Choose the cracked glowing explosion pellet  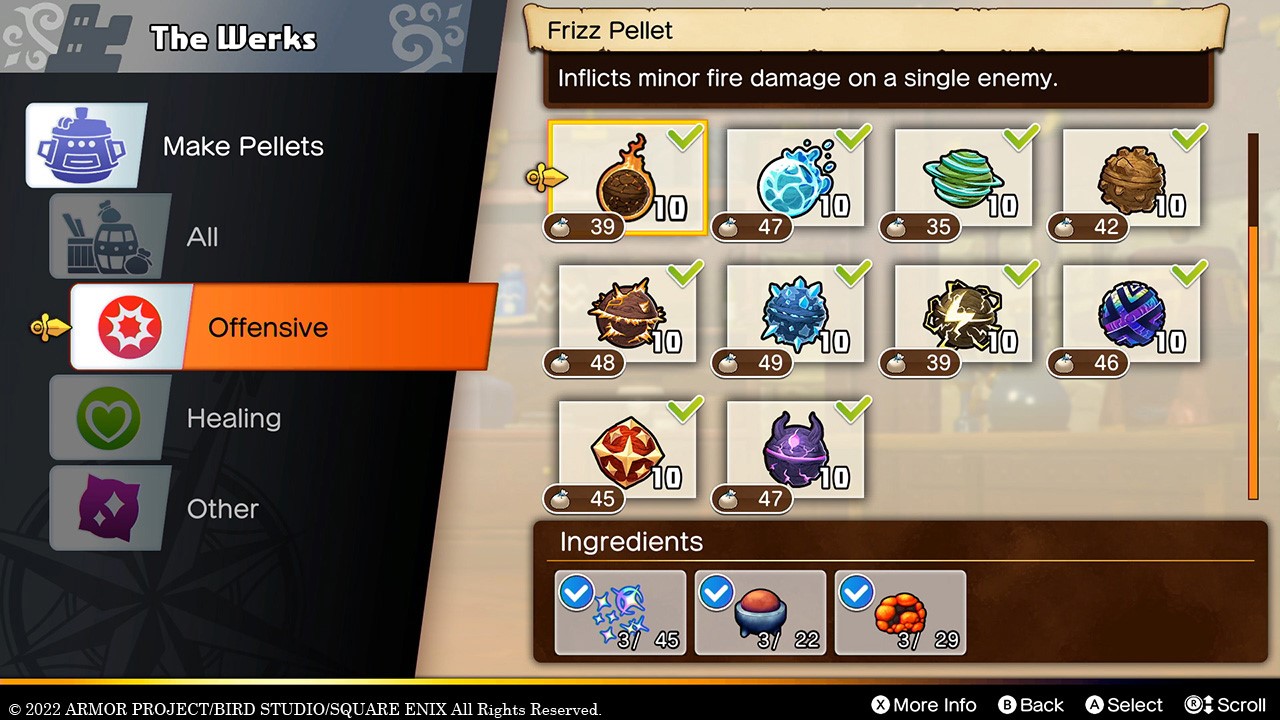point(628,316)
